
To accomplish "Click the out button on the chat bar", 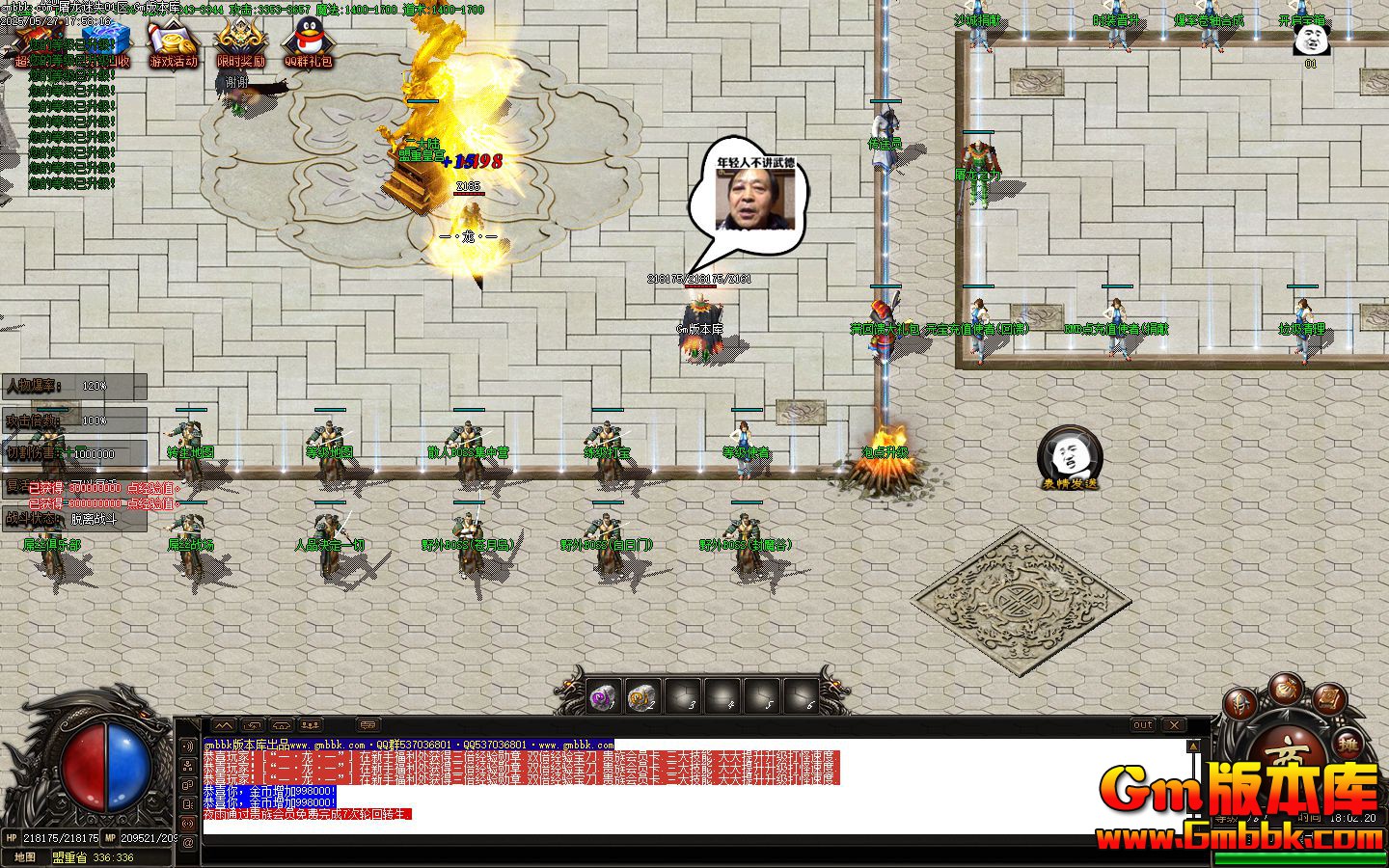I will [x=1142, y=724].
